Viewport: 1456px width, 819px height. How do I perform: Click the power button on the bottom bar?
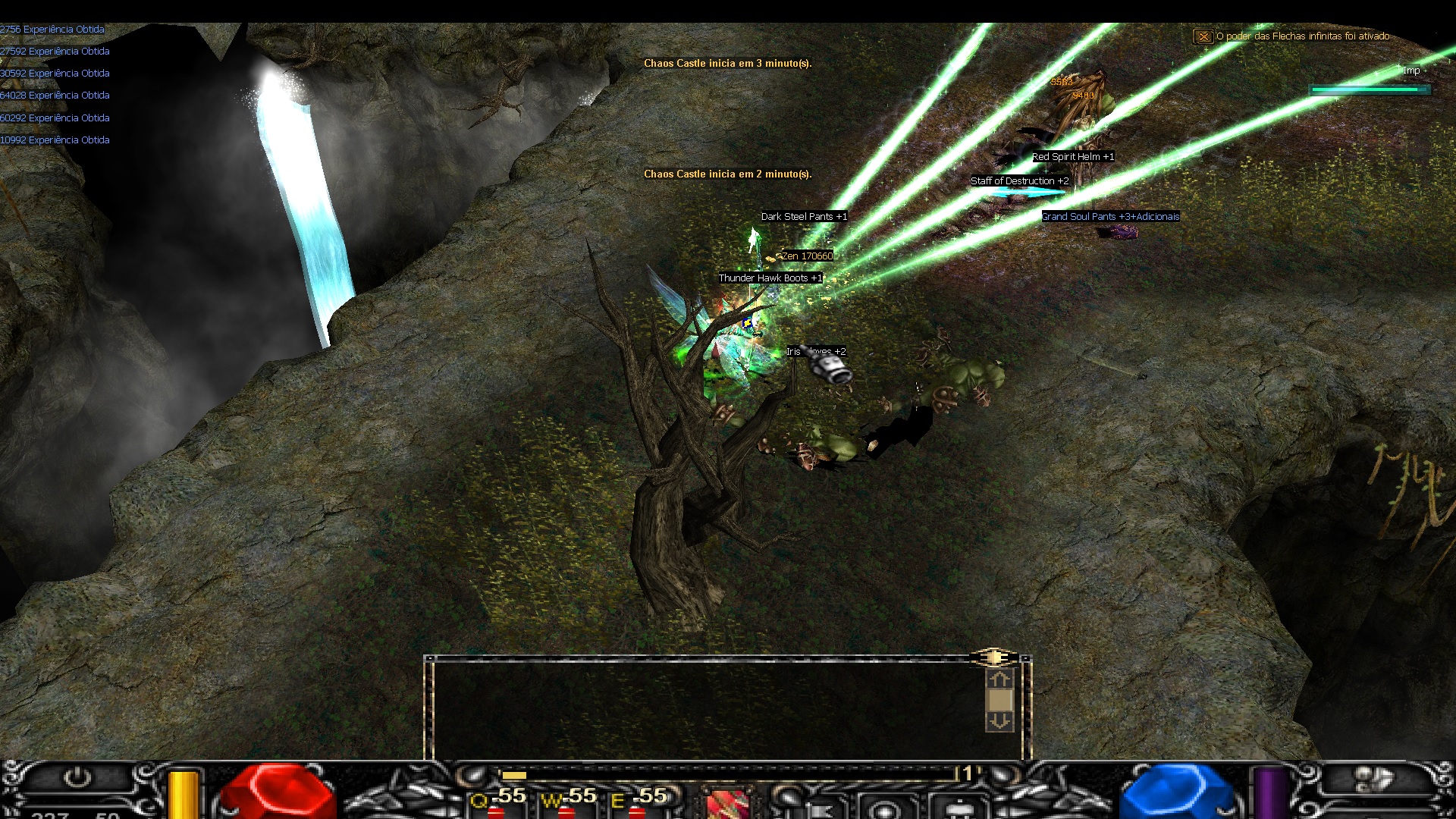(77, 778)
